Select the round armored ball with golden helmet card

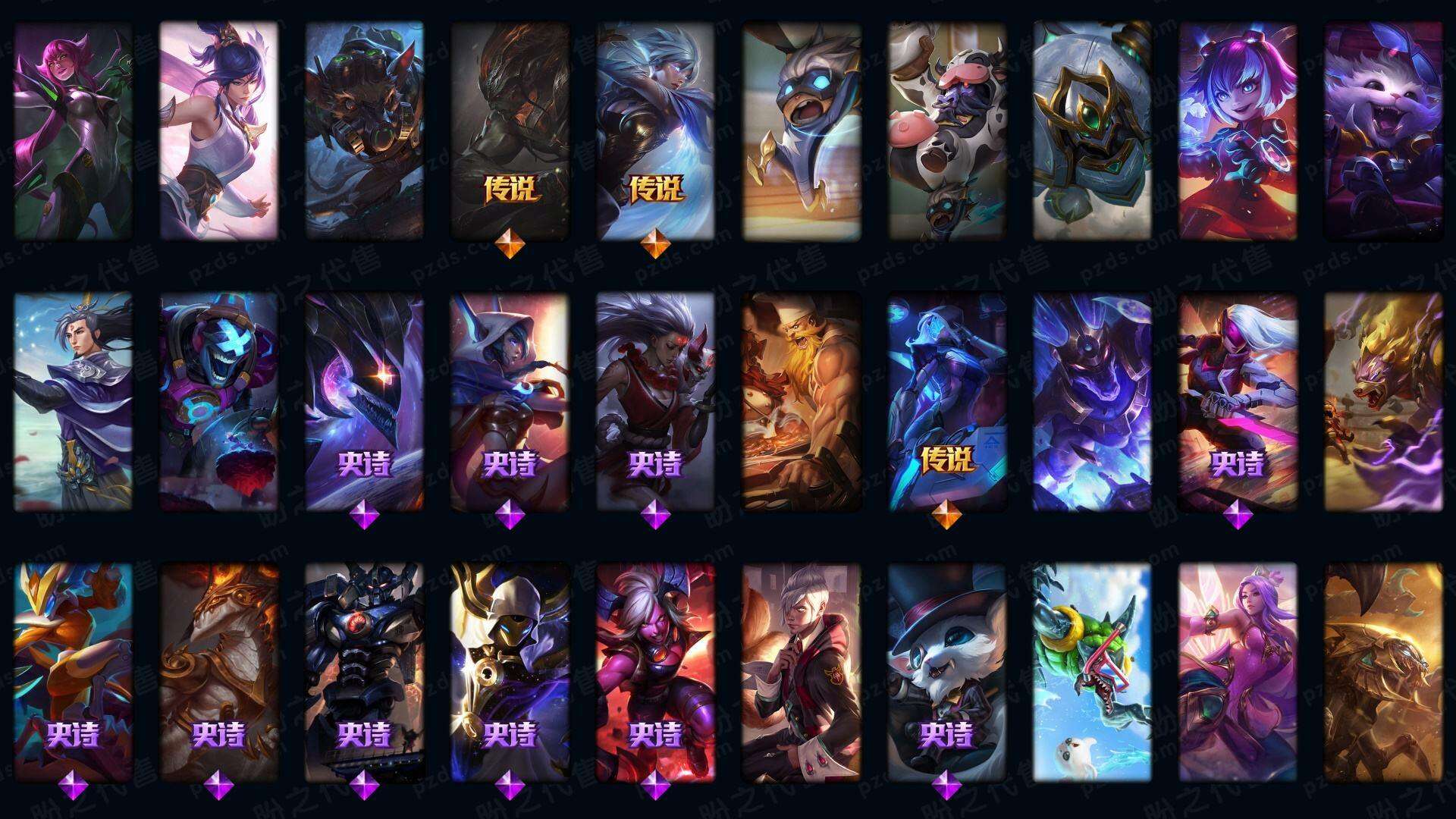[1092, 130]
